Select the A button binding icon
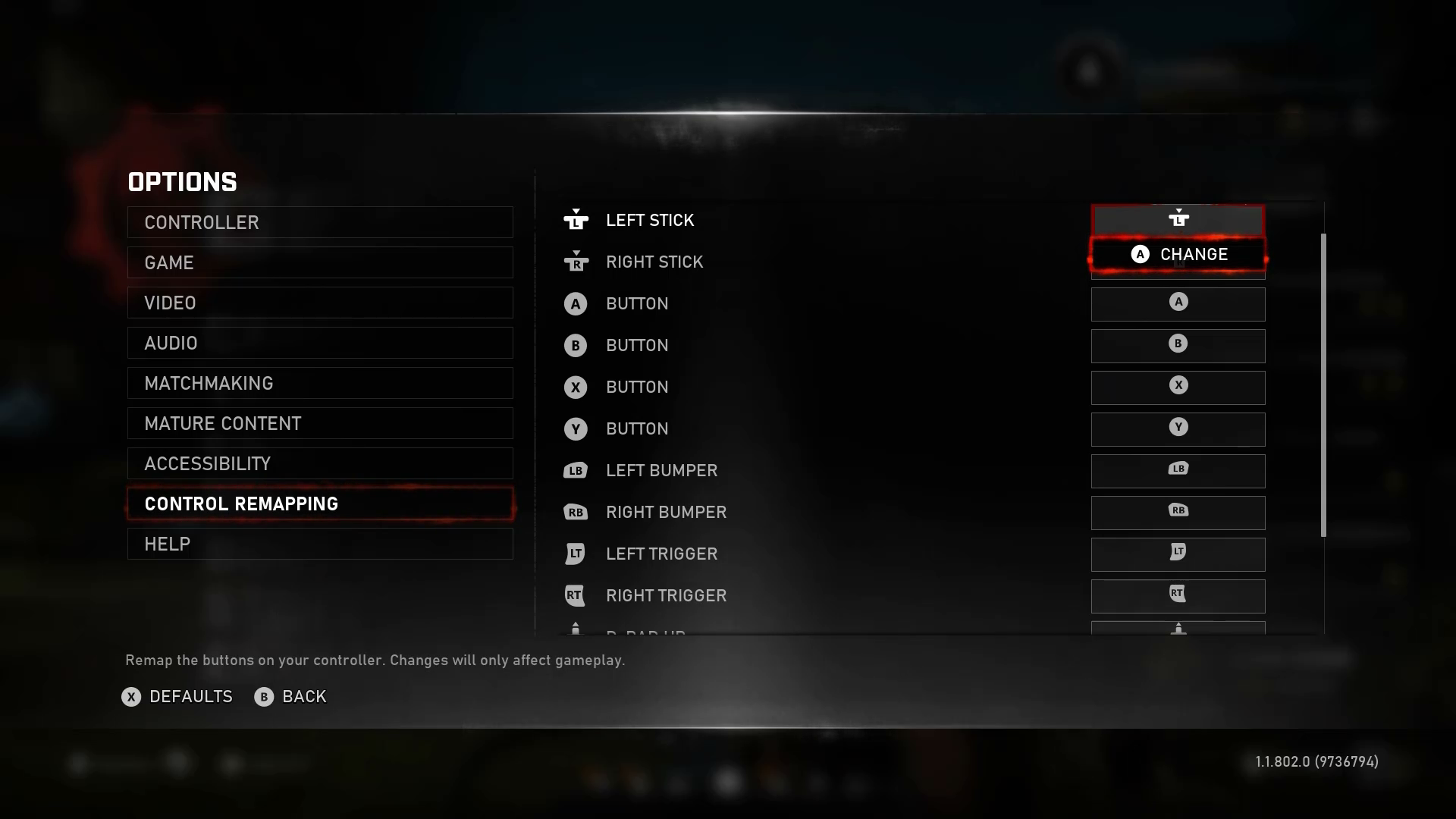 click(x=1178, y=304)
